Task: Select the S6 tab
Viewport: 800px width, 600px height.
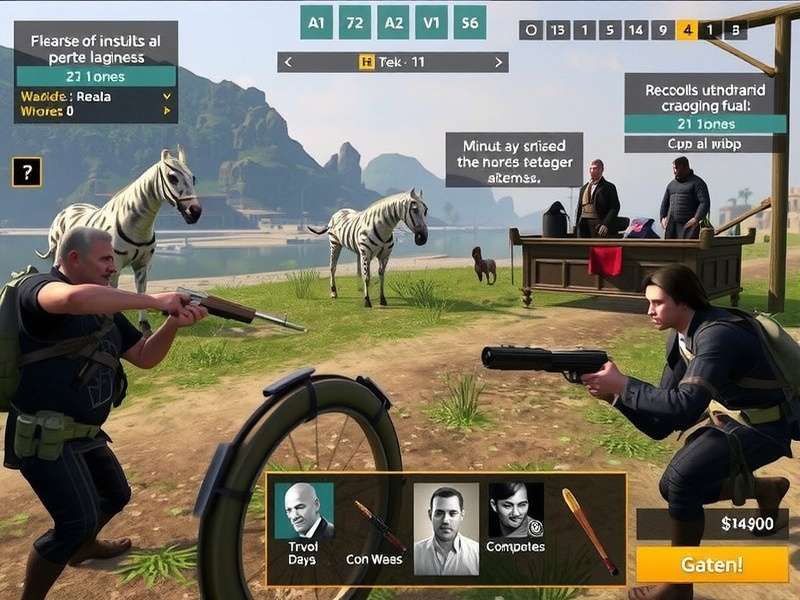Action: click(469, 22)
